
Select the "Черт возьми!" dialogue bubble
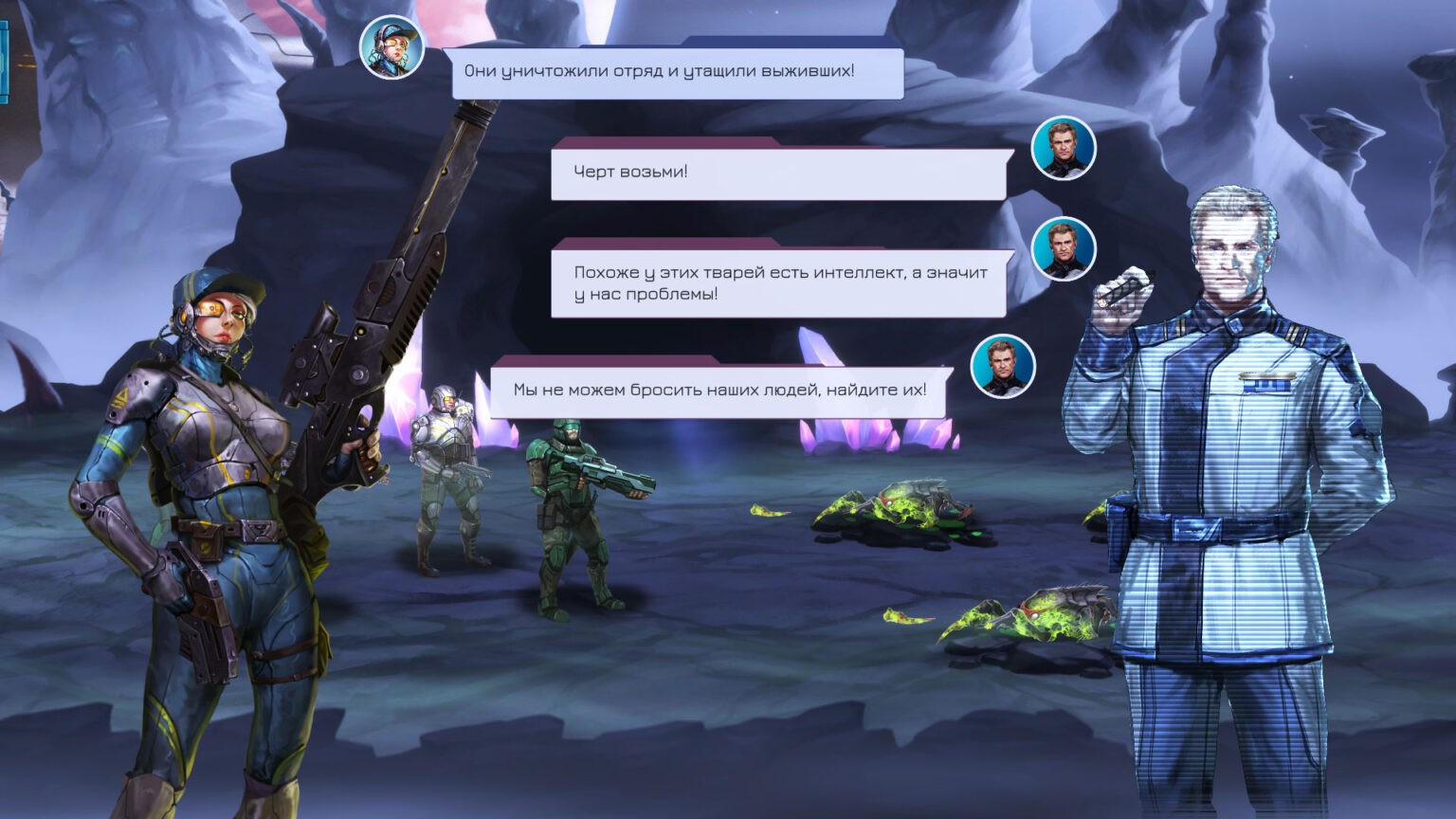tap(777, 173)
